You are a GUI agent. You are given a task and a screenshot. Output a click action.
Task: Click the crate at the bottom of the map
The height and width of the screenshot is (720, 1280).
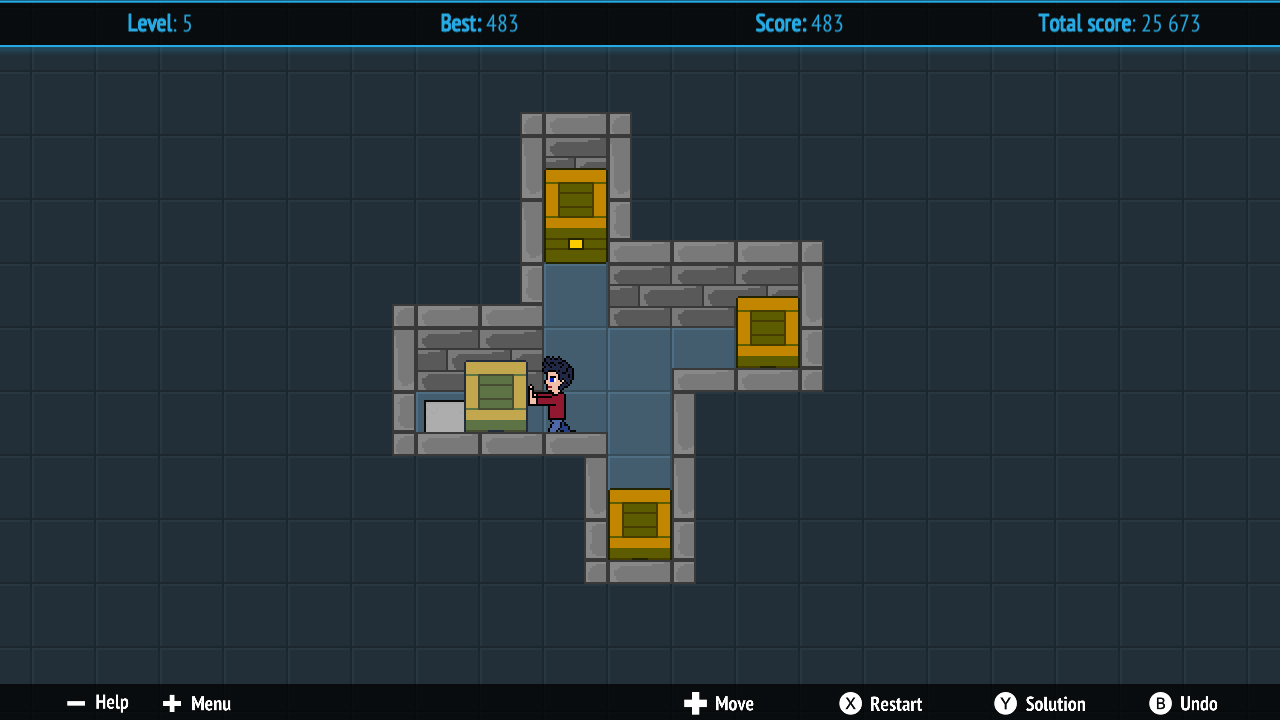(639, 520)
